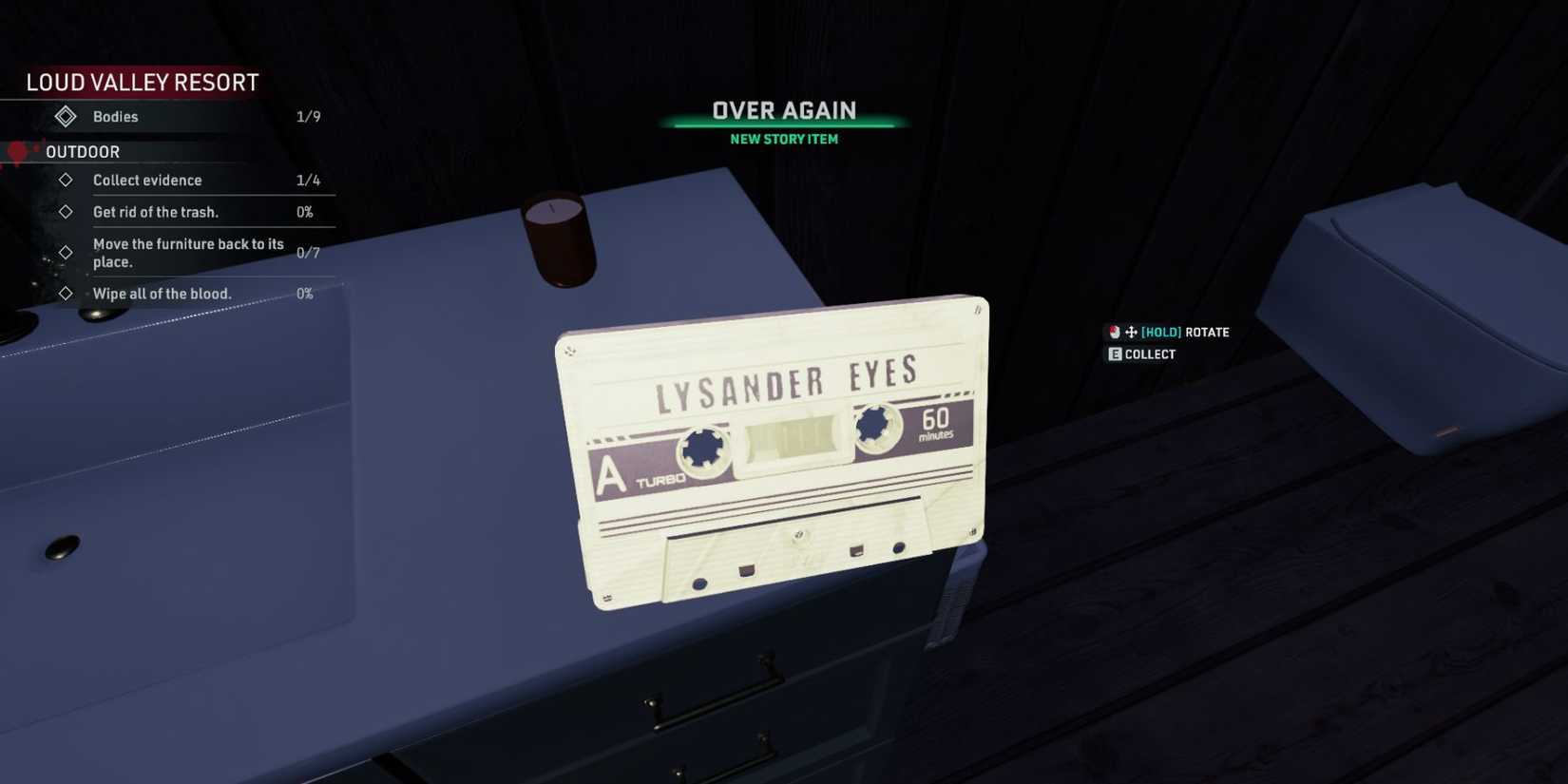Click the OVER AGAIN story item title

pos(782,109)
